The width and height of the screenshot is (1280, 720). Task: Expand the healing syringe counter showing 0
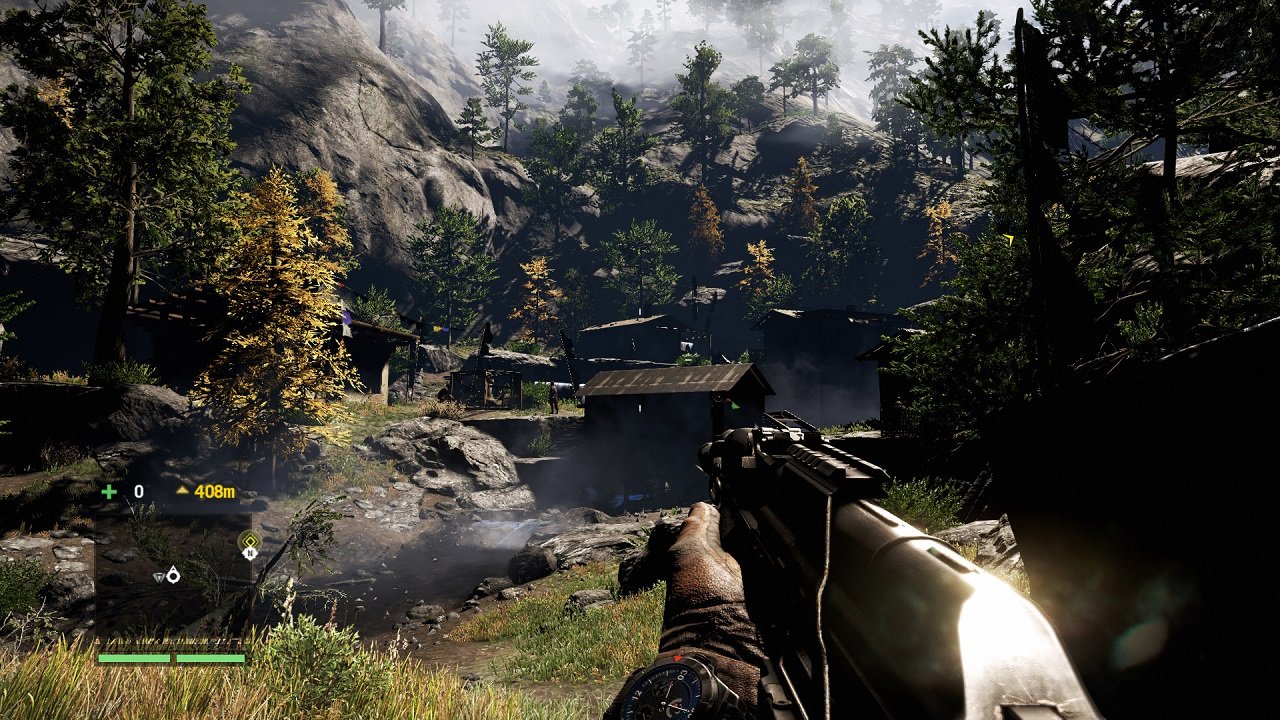tap(138, 492)
